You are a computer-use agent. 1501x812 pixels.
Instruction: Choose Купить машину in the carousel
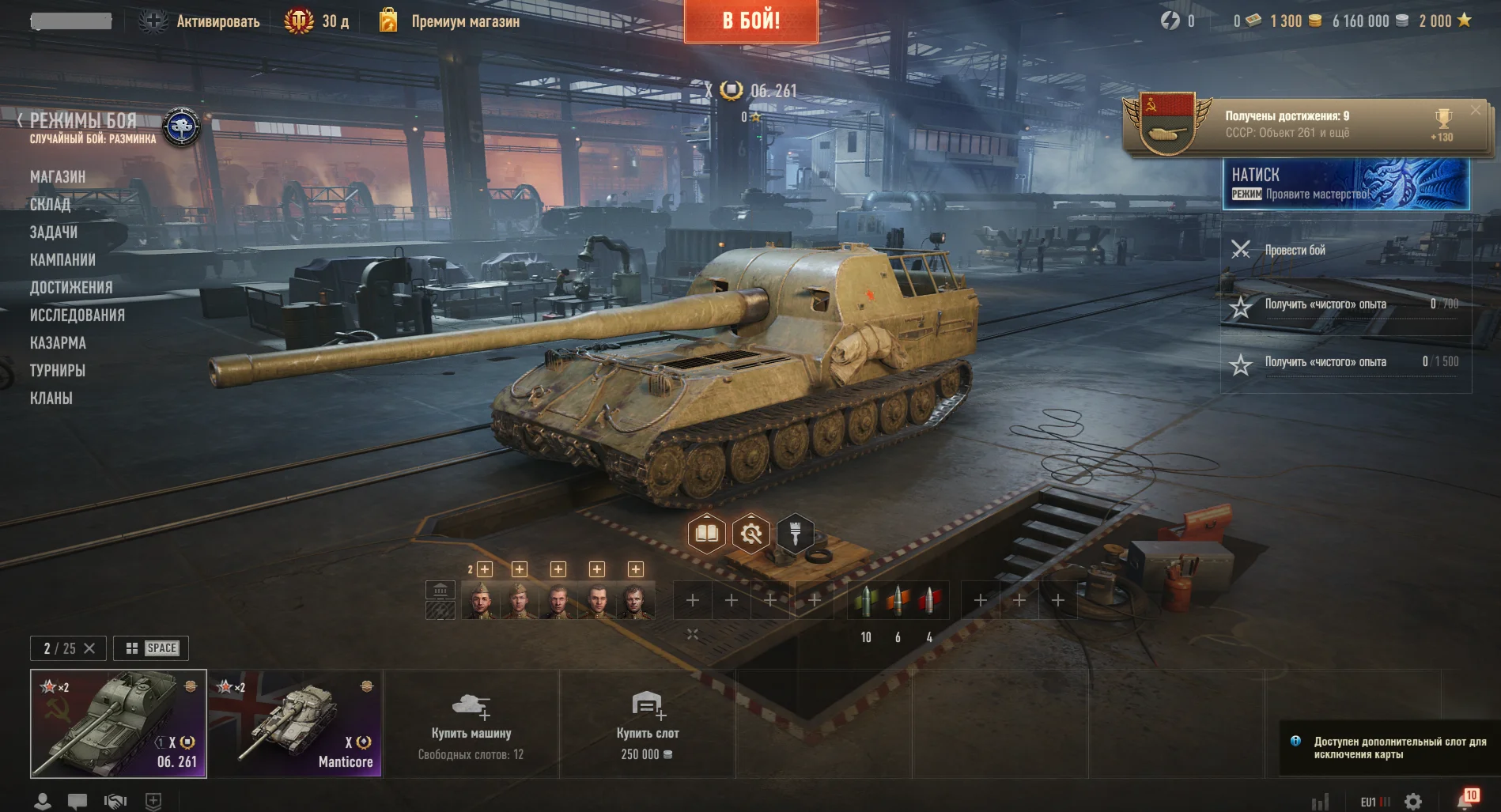pos(471,723)
